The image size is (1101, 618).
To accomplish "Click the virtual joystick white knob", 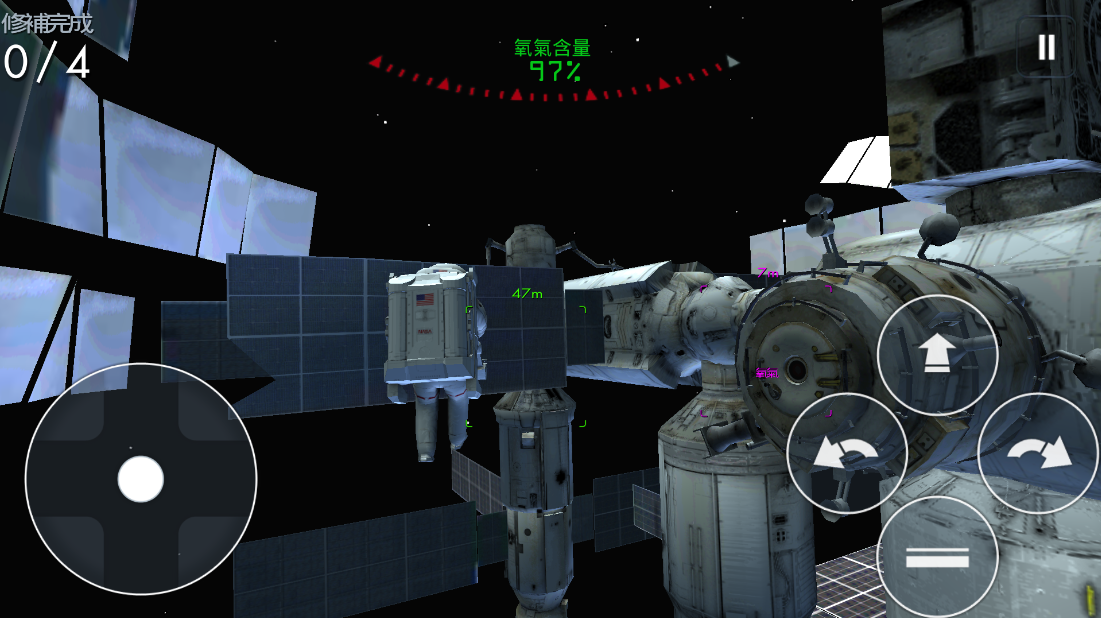I will [141, 479].
